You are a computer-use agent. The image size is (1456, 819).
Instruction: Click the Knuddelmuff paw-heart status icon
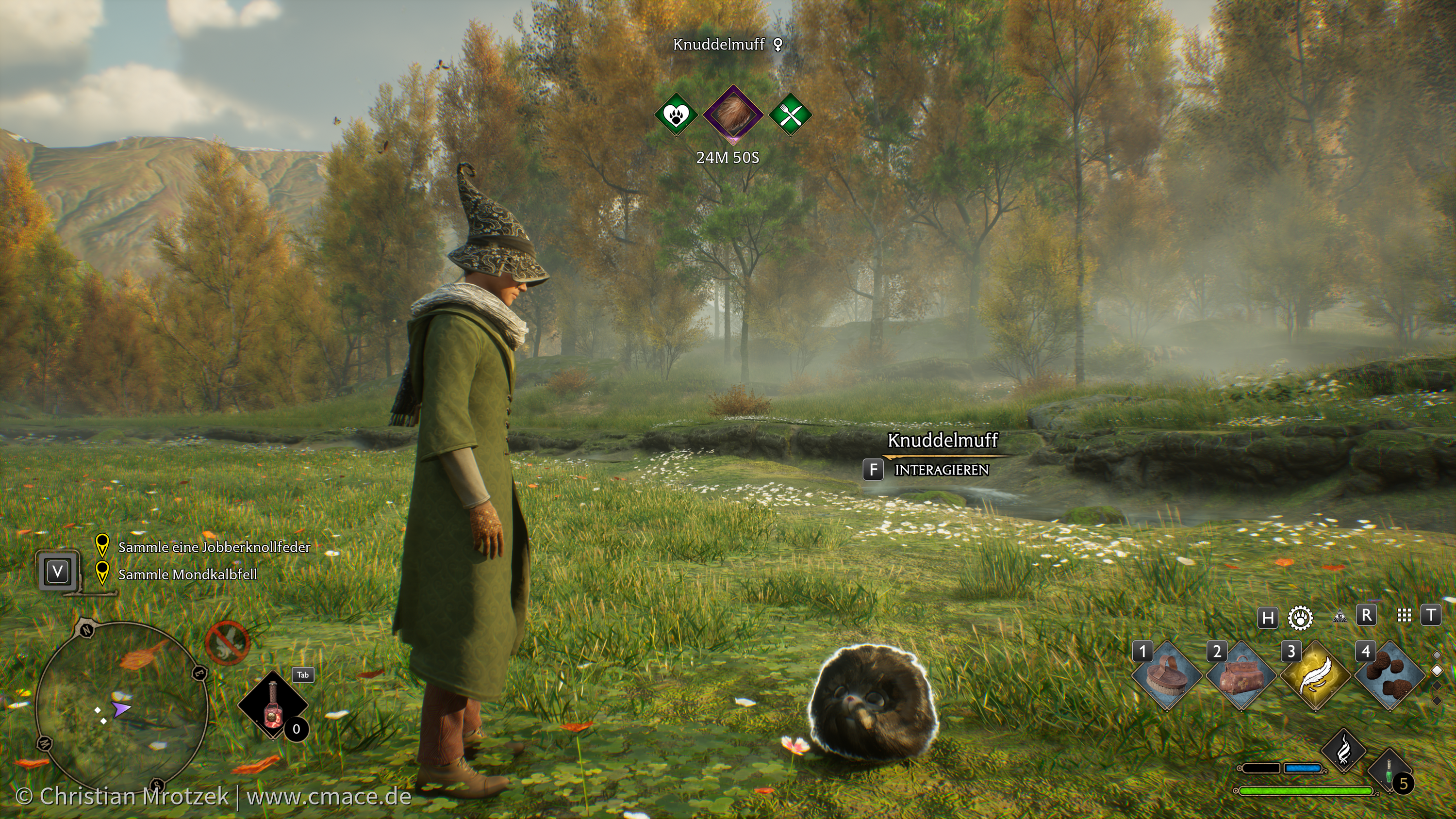676,115
